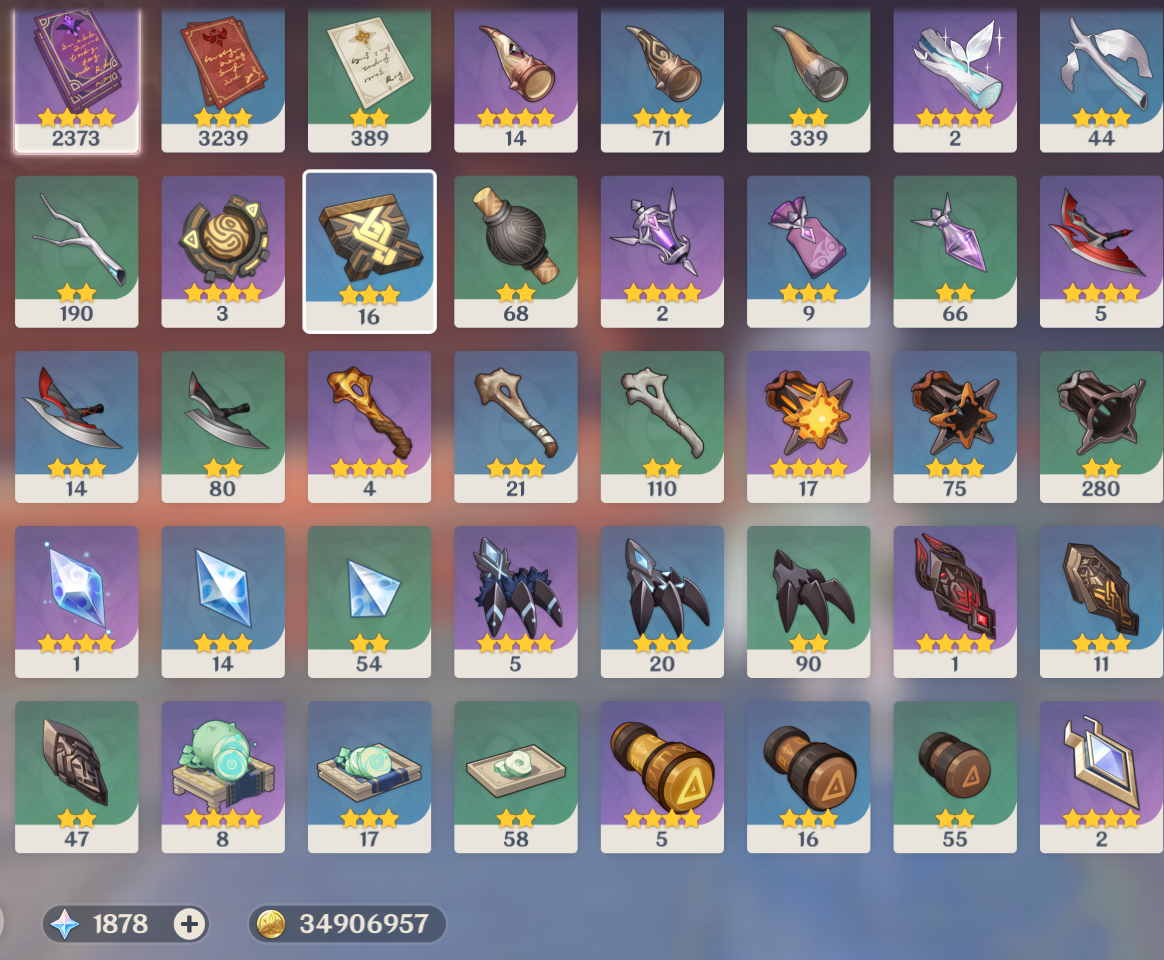Choose the jade plates tray with 58
This screenshot has height=960, width=1164.
515,776
